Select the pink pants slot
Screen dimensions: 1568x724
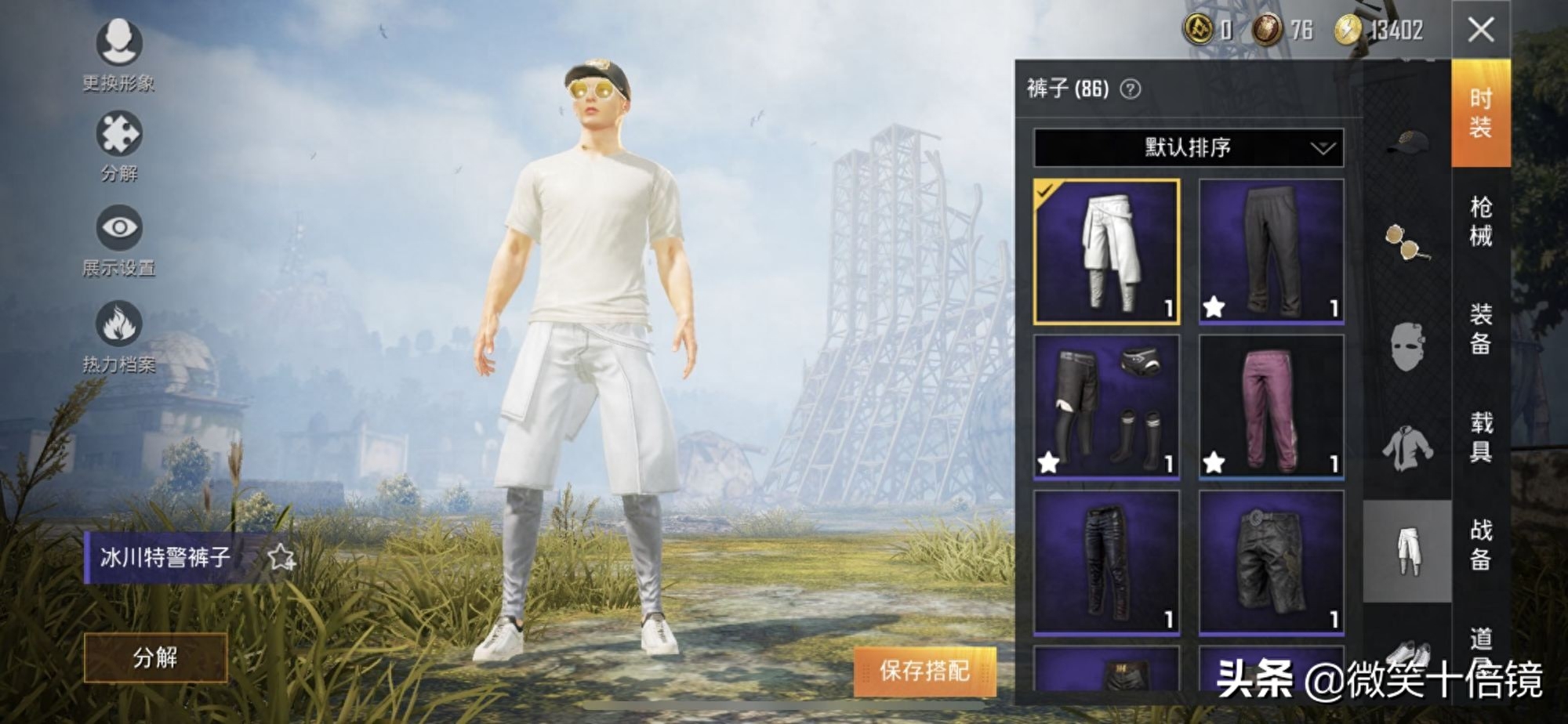pyautogui.click(x=1271, y=407)
